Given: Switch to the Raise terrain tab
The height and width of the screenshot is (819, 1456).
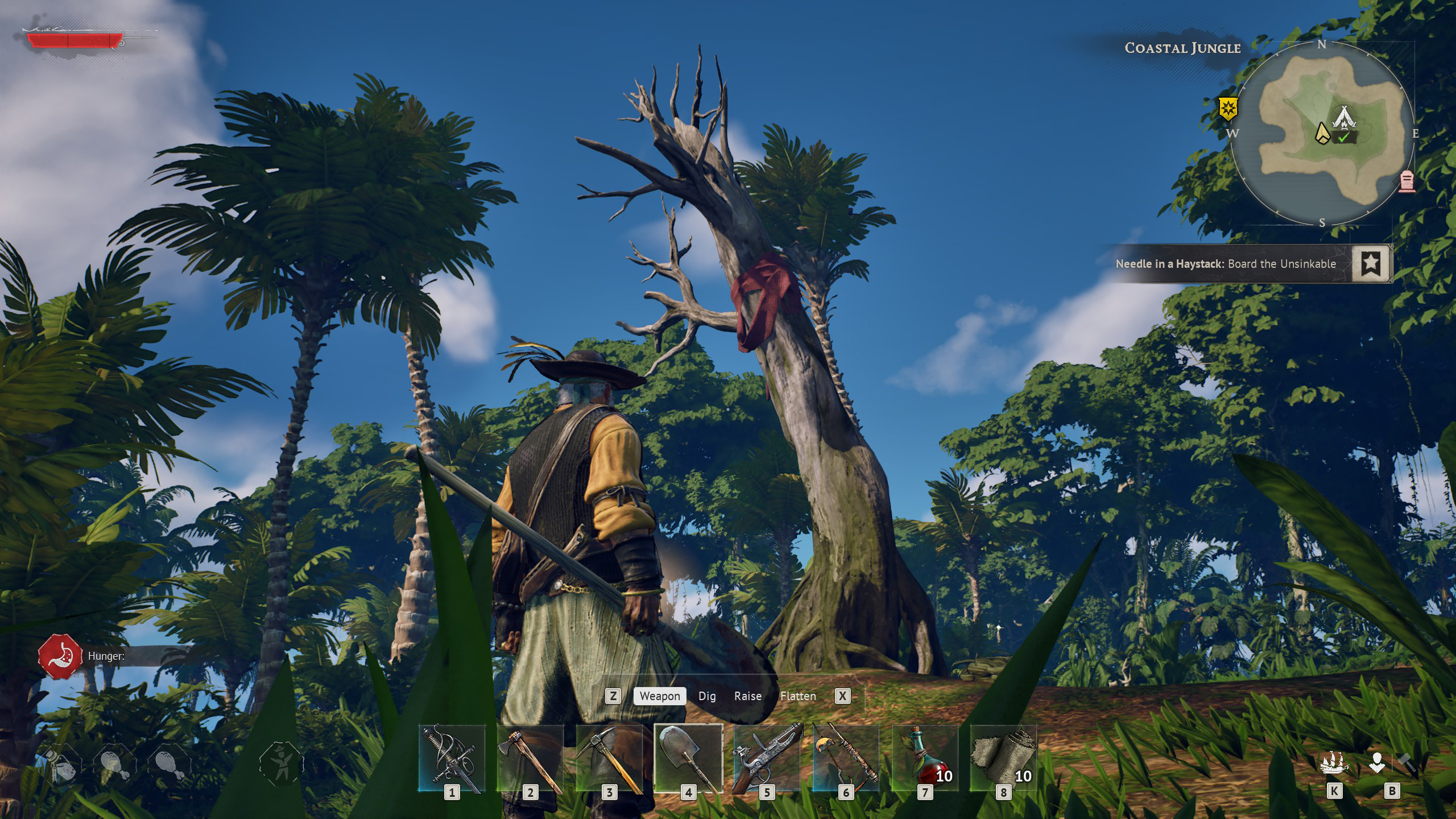Looking at the screenshot, I should 749,696.
